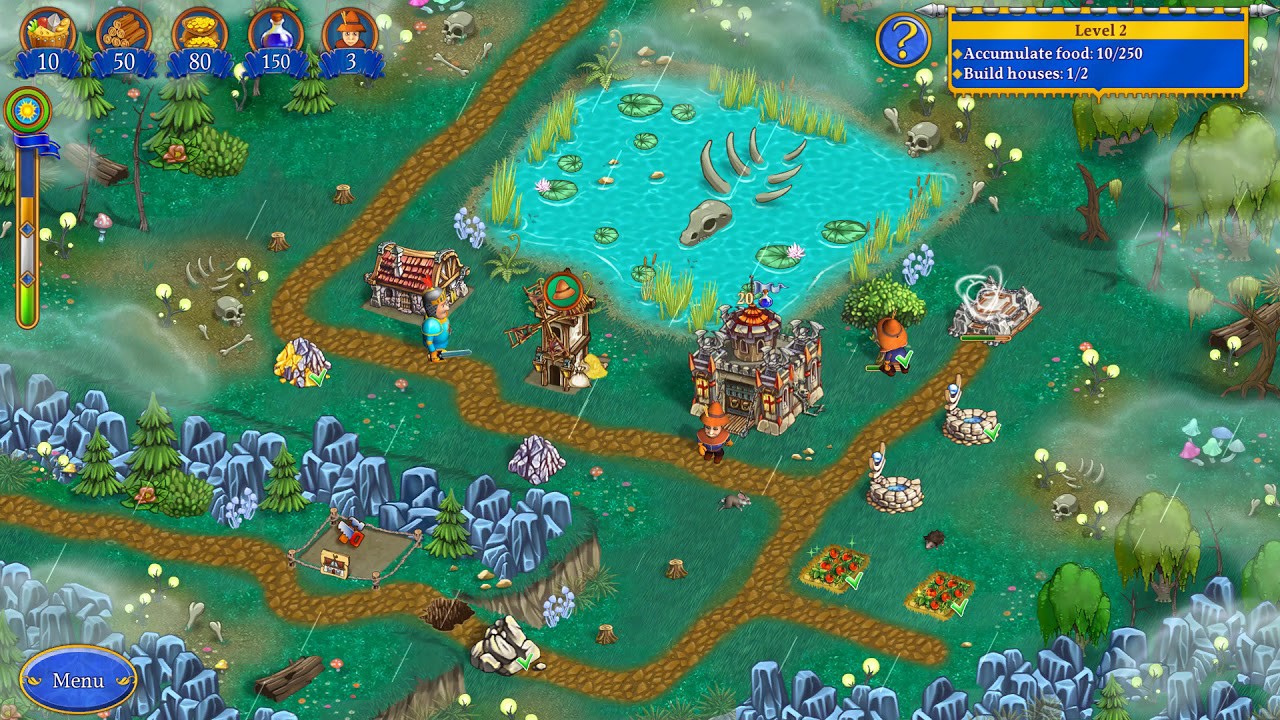Screen dimensions: 1280x720
Task: Click the house building near the pond
Action: [410, 280]
